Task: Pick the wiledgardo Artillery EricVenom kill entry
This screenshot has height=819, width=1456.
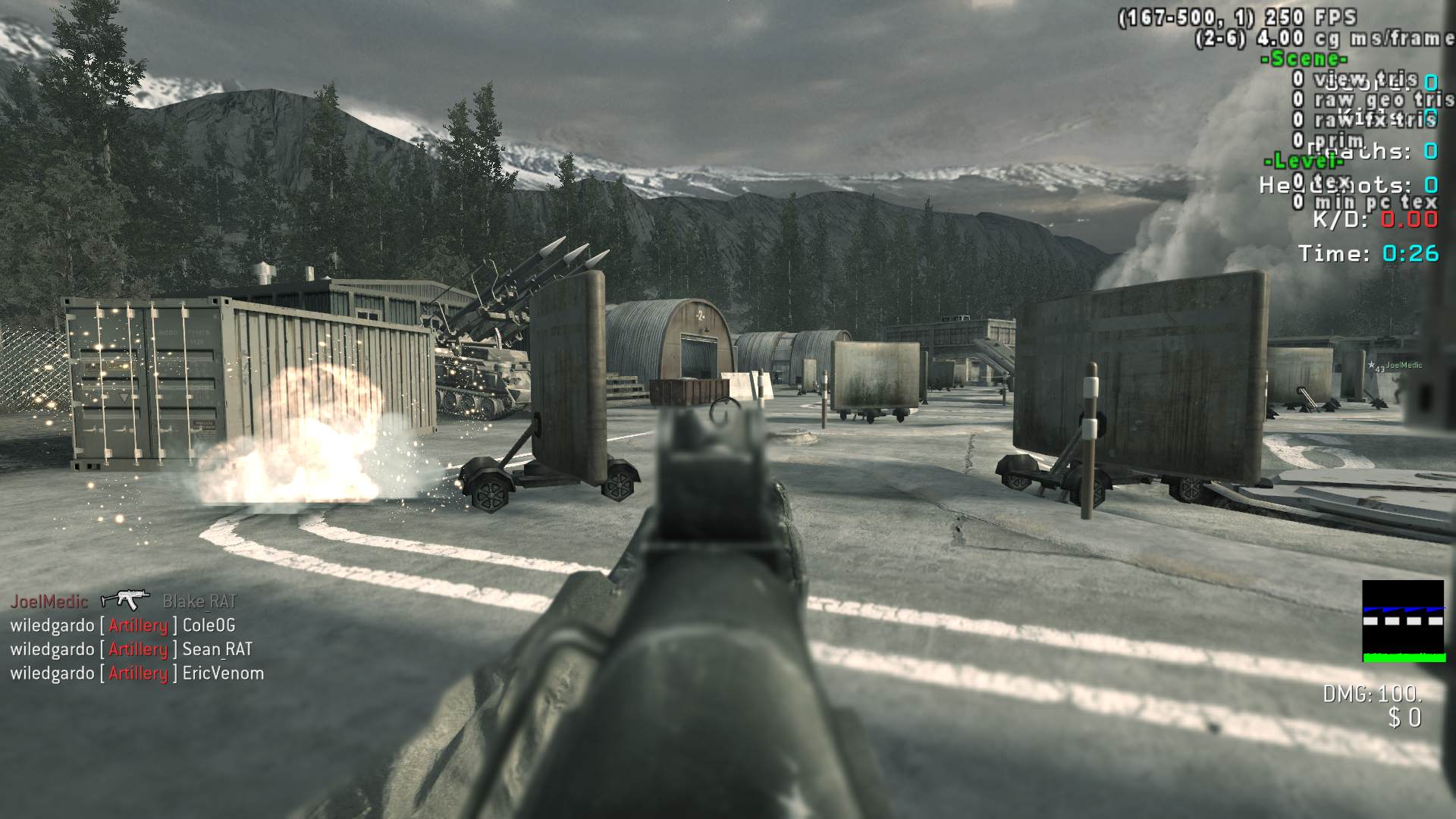Action: [136, 673]
